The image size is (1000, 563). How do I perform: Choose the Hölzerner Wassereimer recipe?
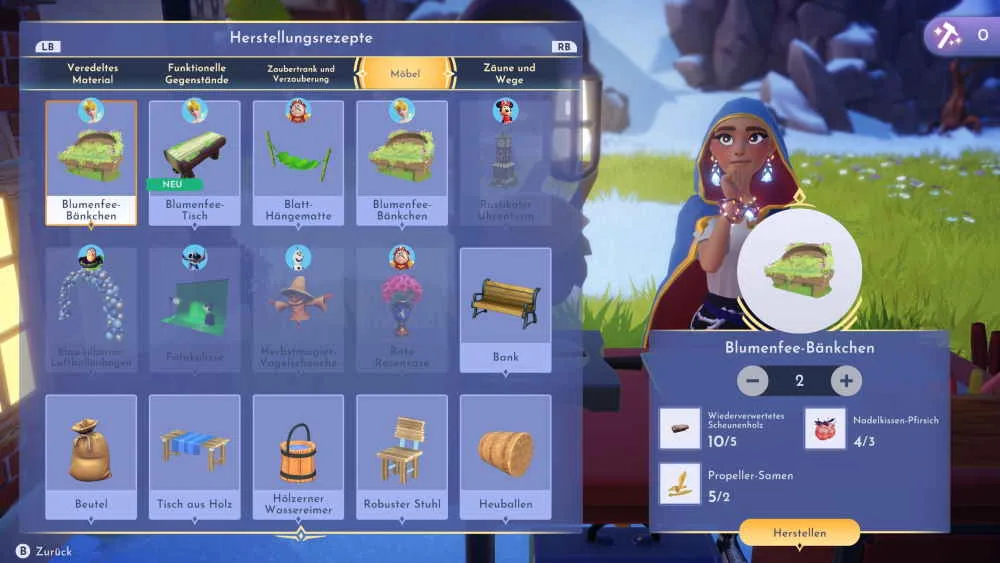pyautogui.click(x=298, y=457)
